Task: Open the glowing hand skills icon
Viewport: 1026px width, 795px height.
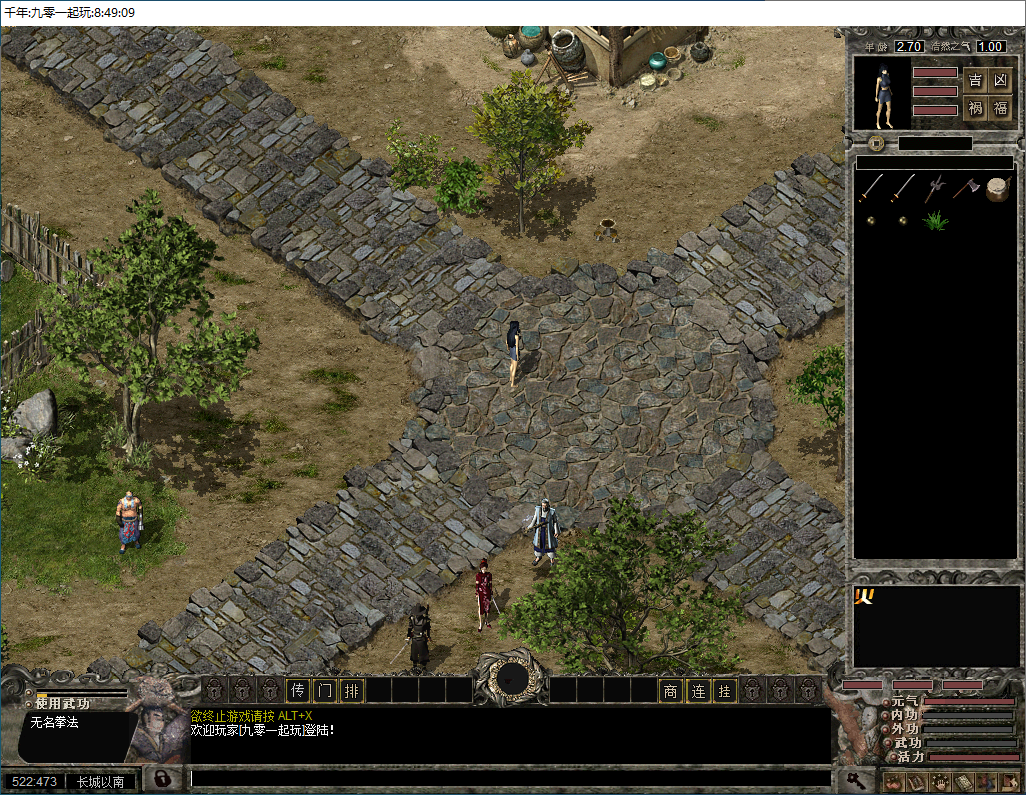Action: [939, 782]
